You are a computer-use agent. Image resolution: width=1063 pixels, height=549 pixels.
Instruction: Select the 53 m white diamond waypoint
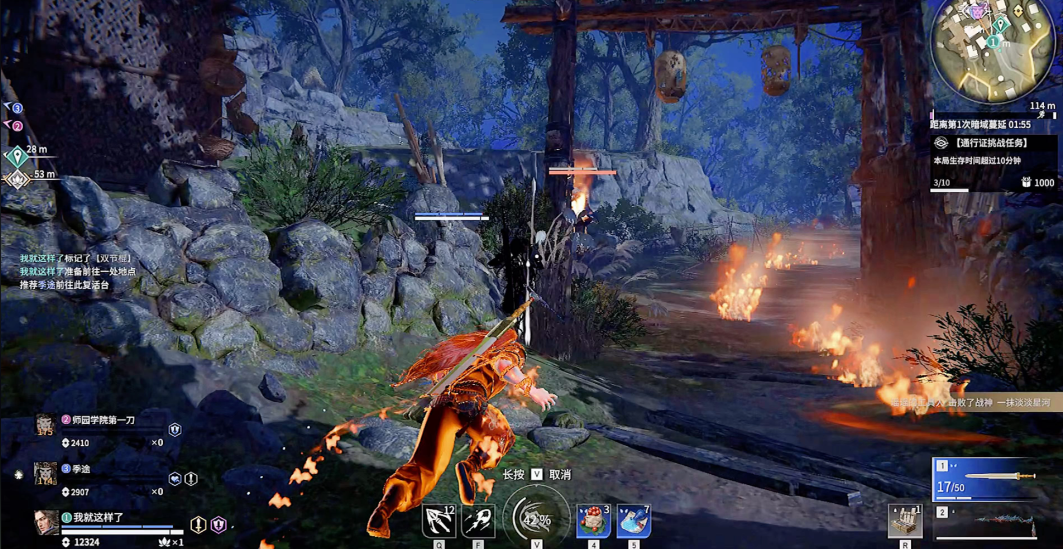(x=17, y=179)
